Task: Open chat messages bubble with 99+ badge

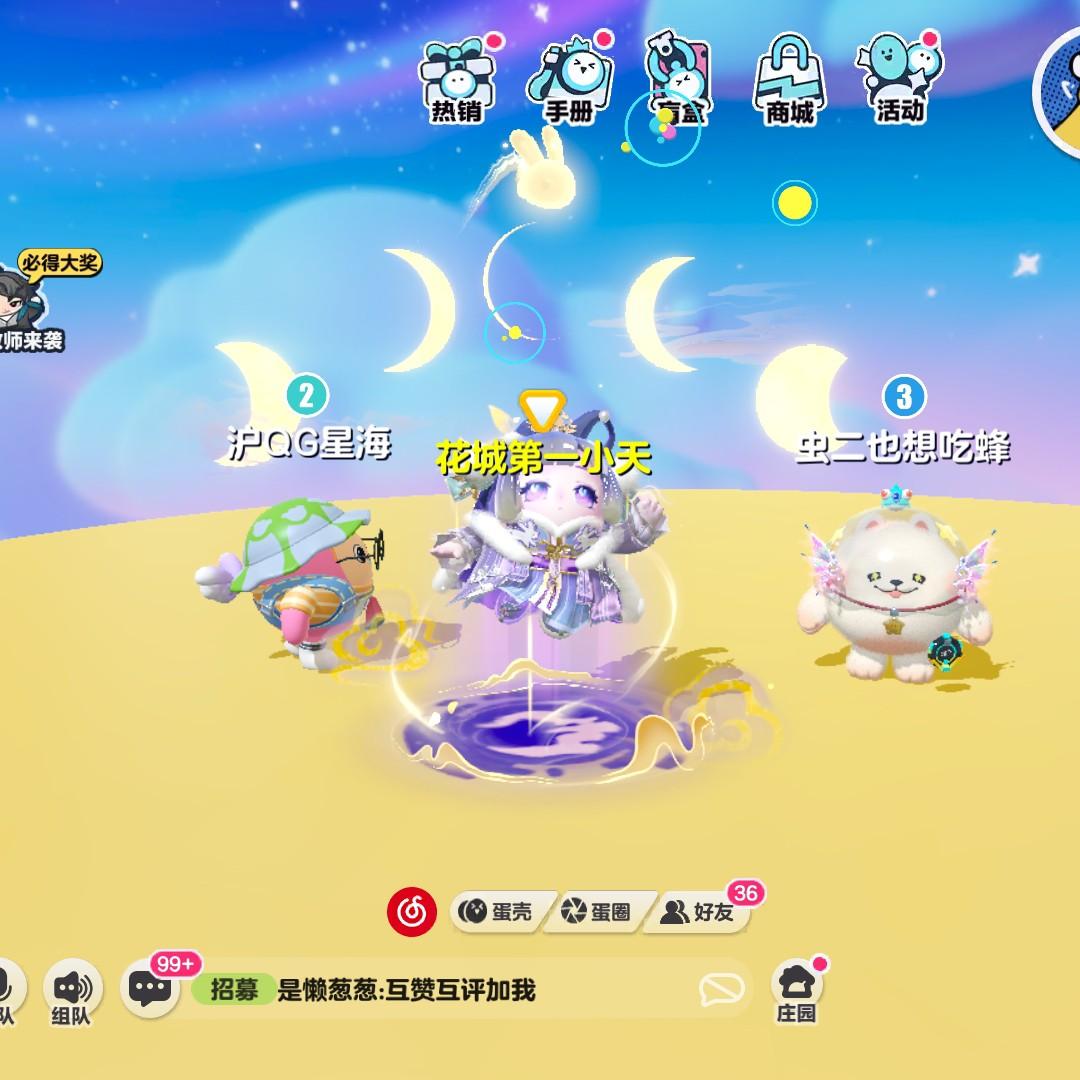Action: [x=152, y=988]
